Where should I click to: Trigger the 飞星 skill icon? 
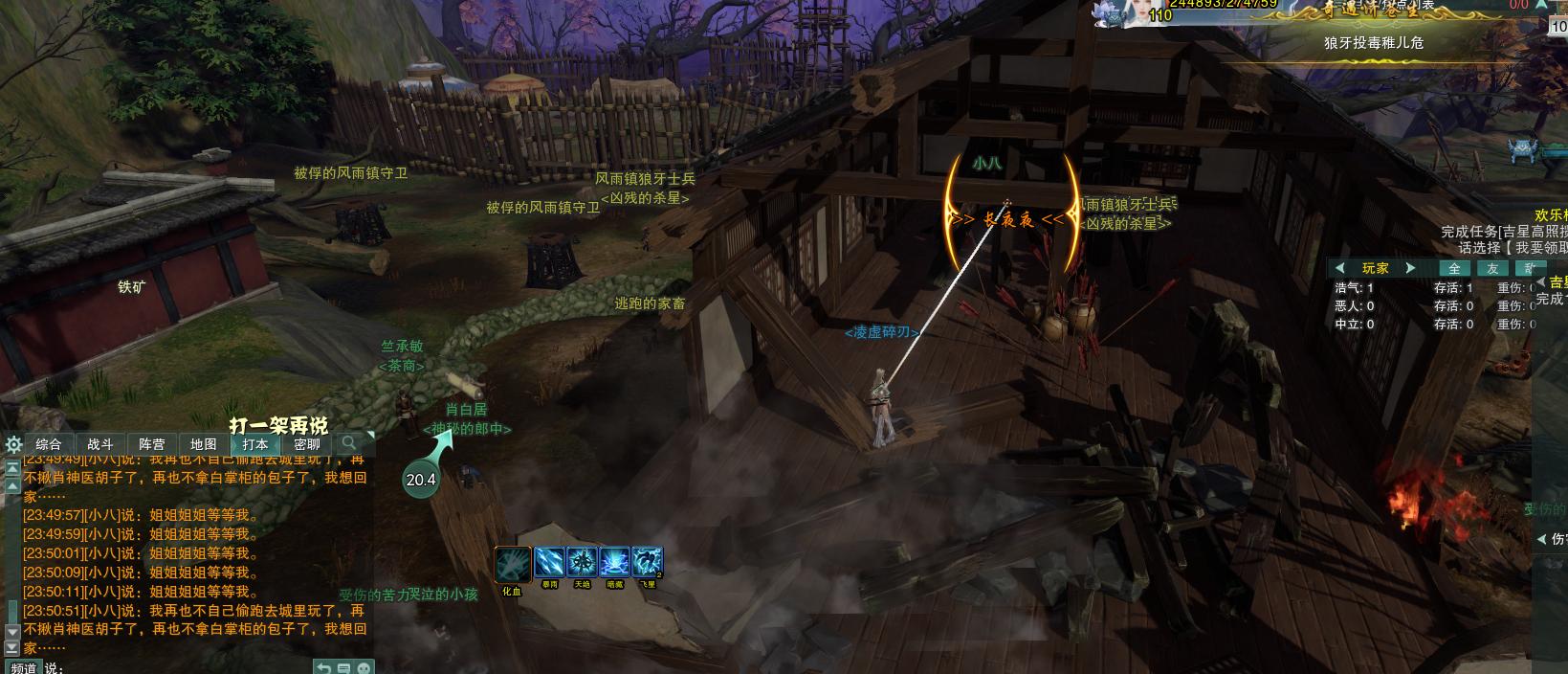pyautogui.click(x=648, y=562)
